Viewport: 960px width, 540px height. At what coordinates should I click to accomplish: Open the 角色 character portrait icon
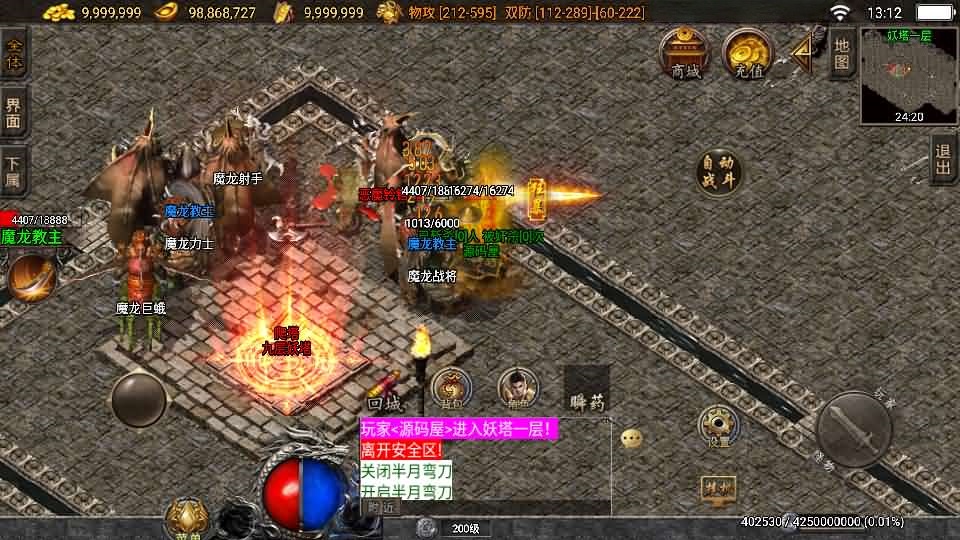click(x=517, y=389)
